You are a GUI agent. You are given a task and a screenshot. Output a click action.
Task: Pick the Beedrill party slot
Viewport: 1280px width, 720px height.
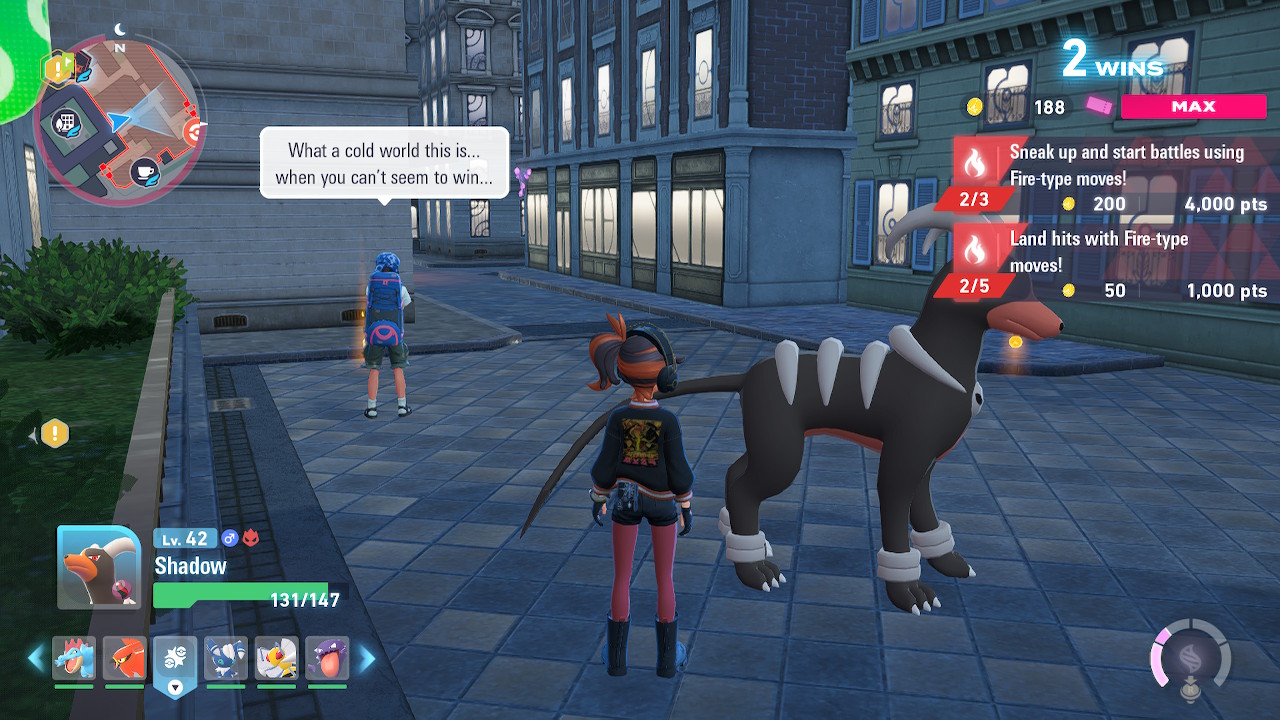click(x=276, y=658)
